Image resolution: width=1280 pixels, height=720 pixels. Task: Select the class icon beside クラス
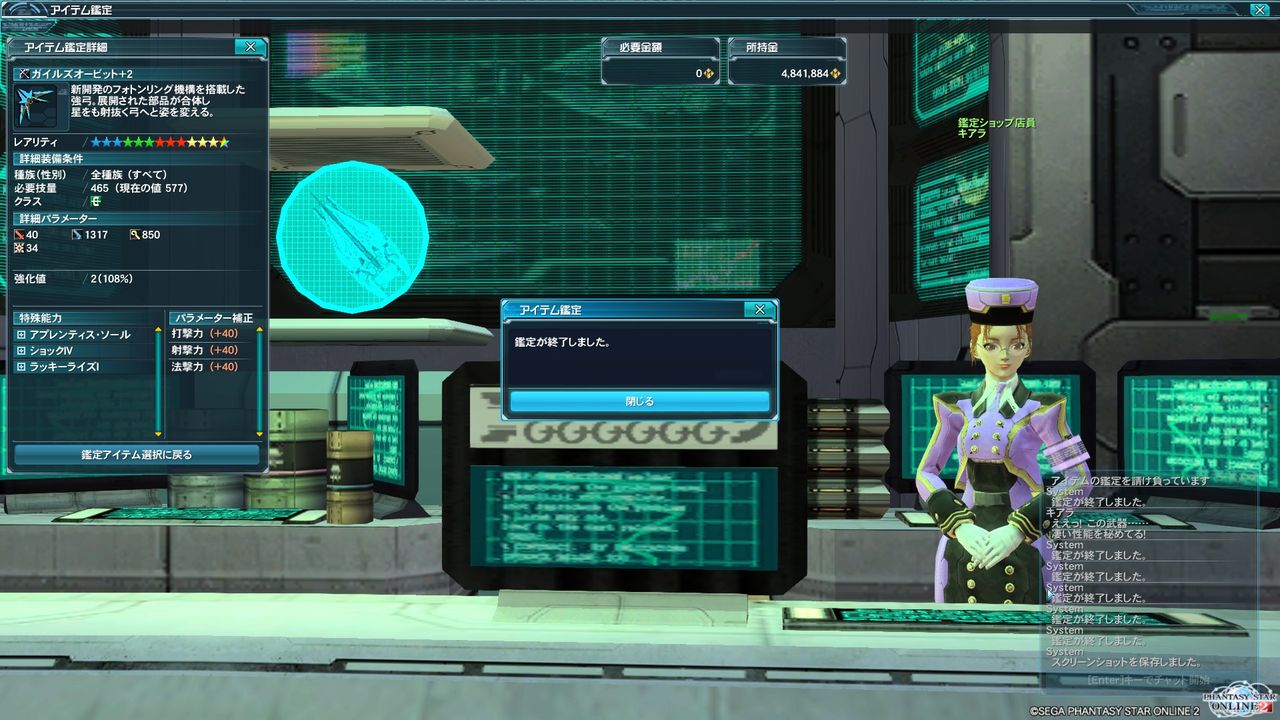[95, 200]
